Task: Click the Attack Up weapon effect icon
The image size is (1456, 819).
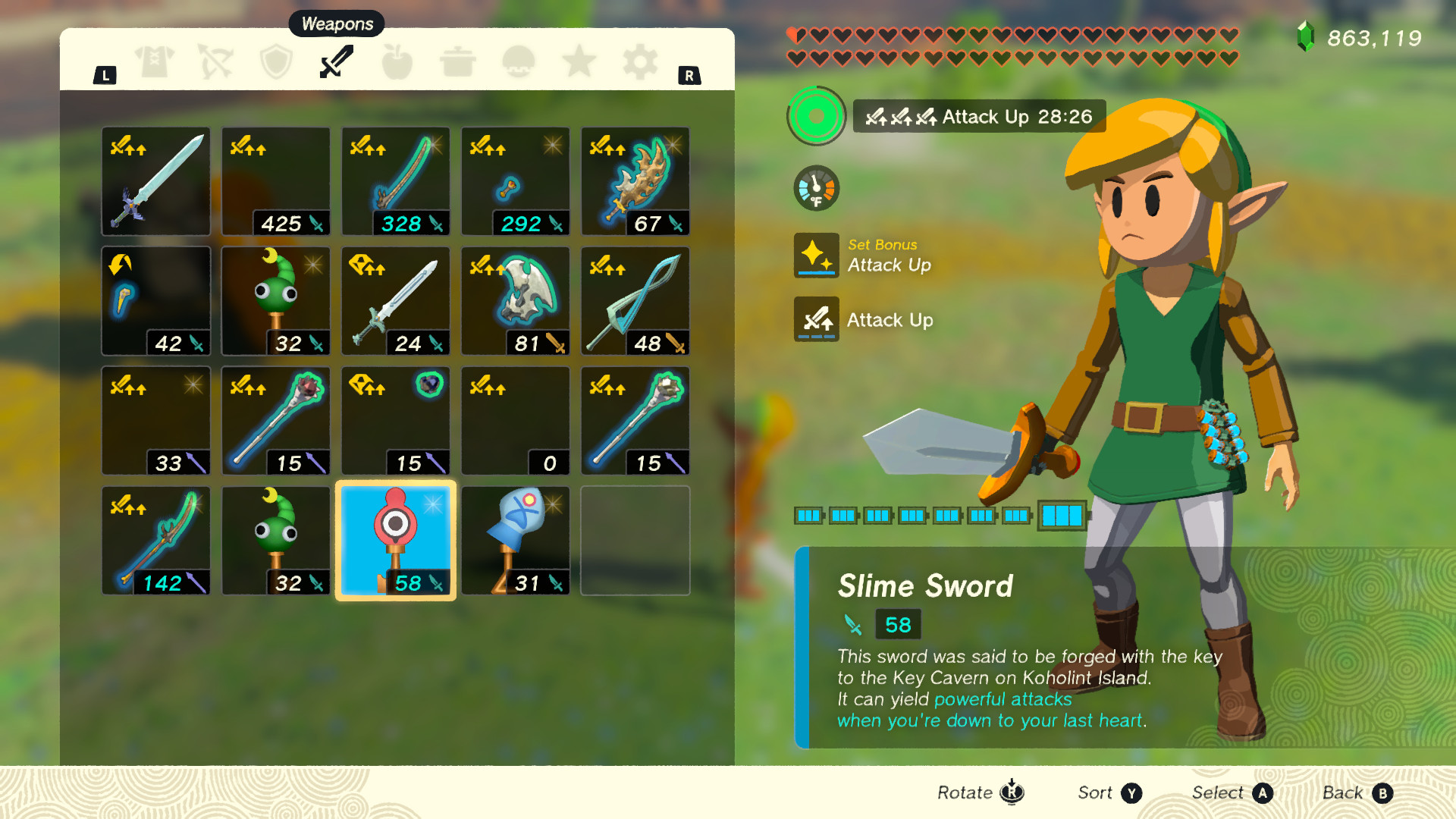Action: coord(817,319)
